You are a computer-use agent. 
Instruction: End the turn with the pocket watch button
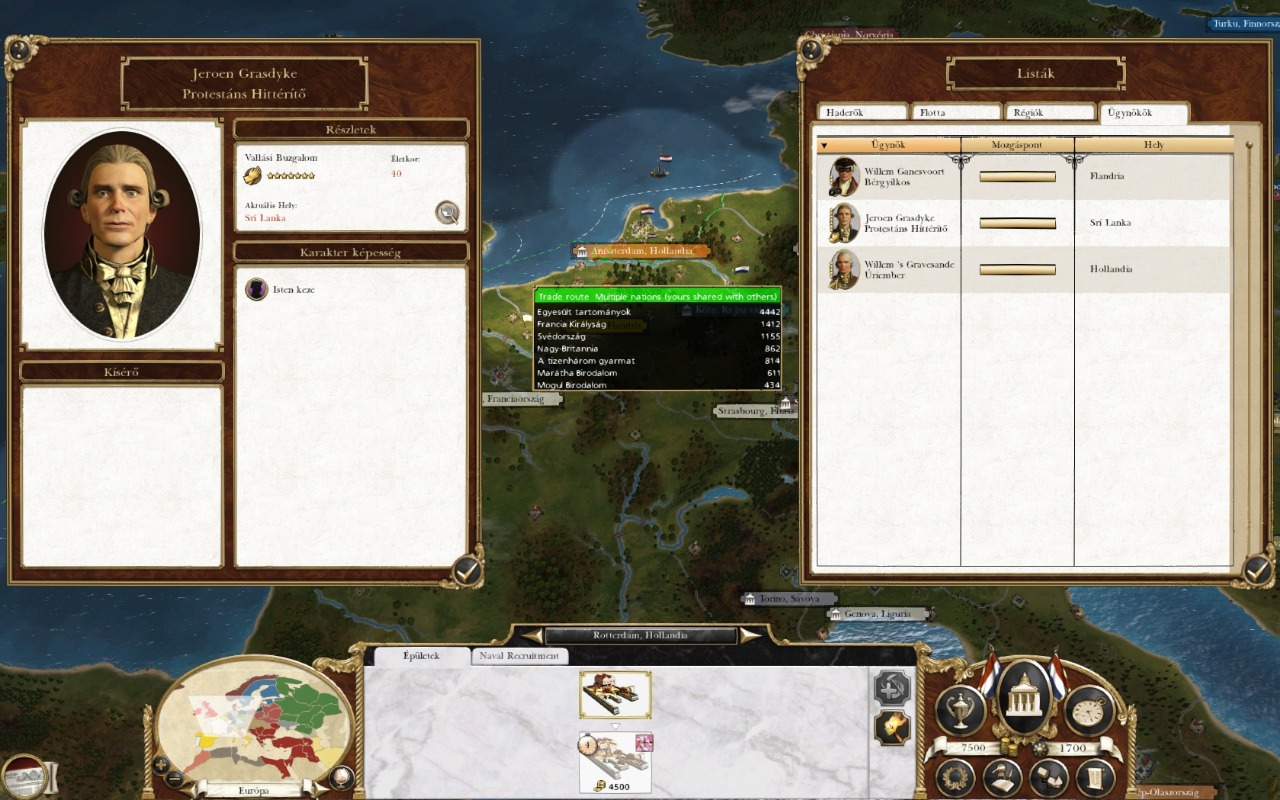(x=1089, y=710)
